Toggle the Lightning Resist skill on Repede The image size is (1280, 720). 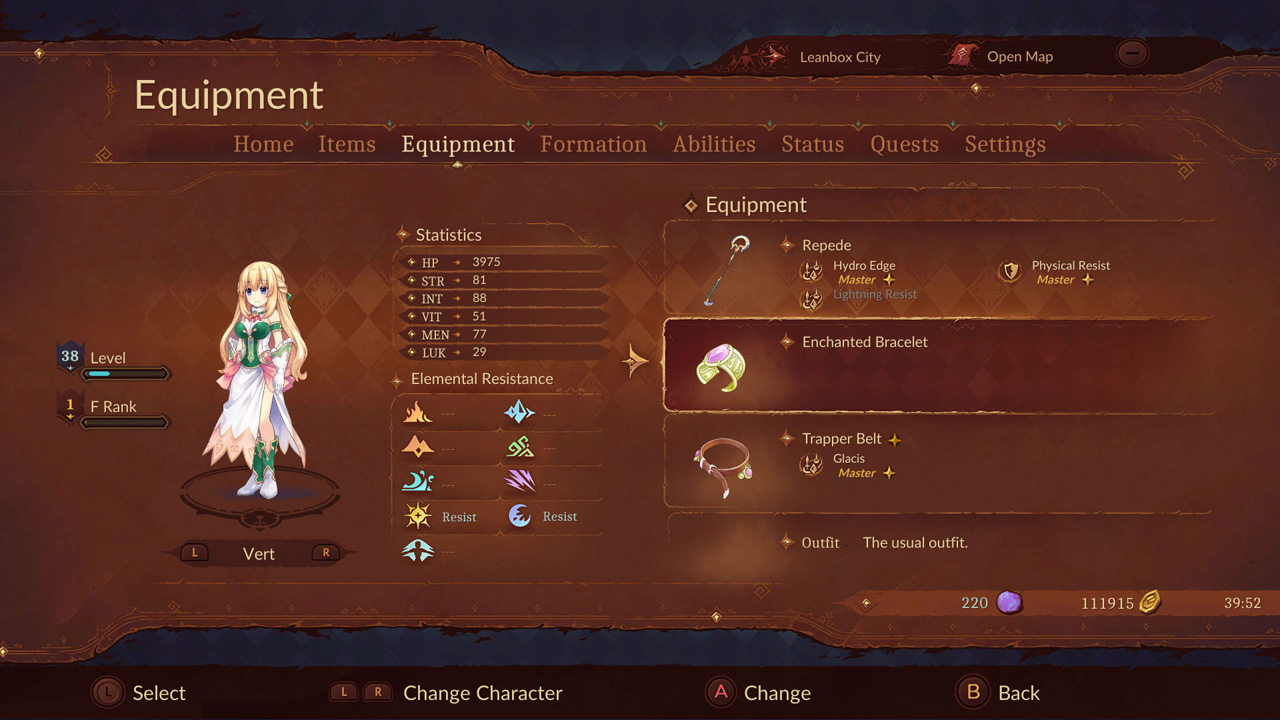tap(812, 294)
